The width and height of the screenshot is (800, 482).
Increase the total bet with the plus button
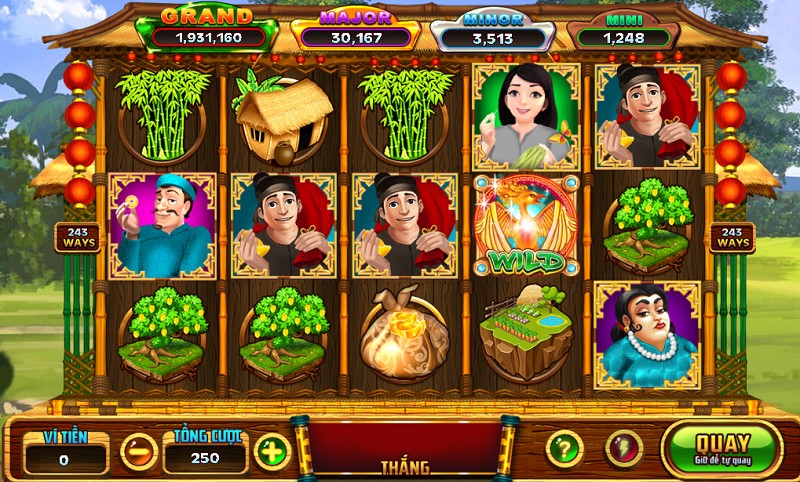coord(270,451)
